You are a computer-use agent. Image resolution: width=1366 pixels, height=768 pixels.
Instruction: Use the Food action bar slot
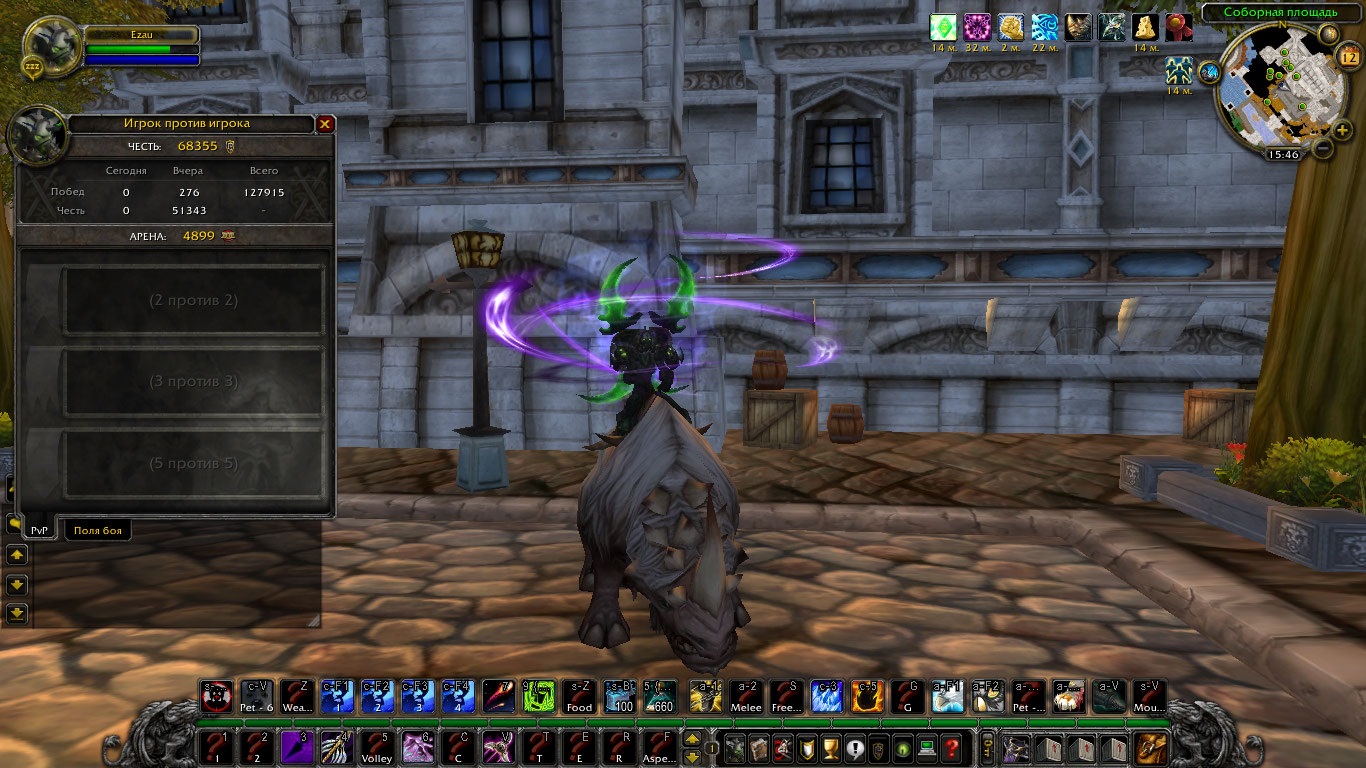pyautogui.click(x=579, y=696)
